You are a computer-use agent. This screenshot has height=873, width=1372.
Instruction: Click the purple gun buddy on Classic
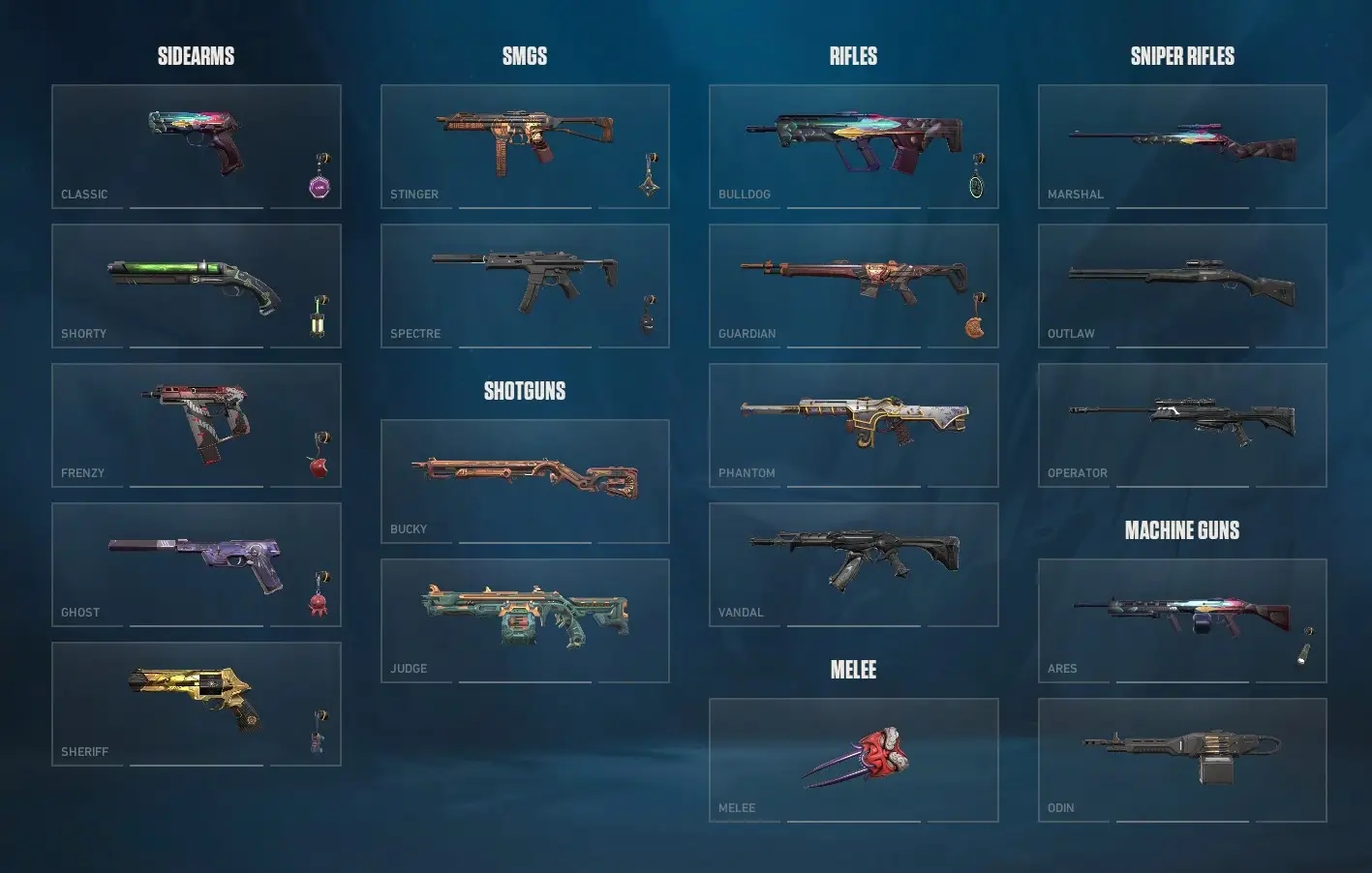(320, 184)
